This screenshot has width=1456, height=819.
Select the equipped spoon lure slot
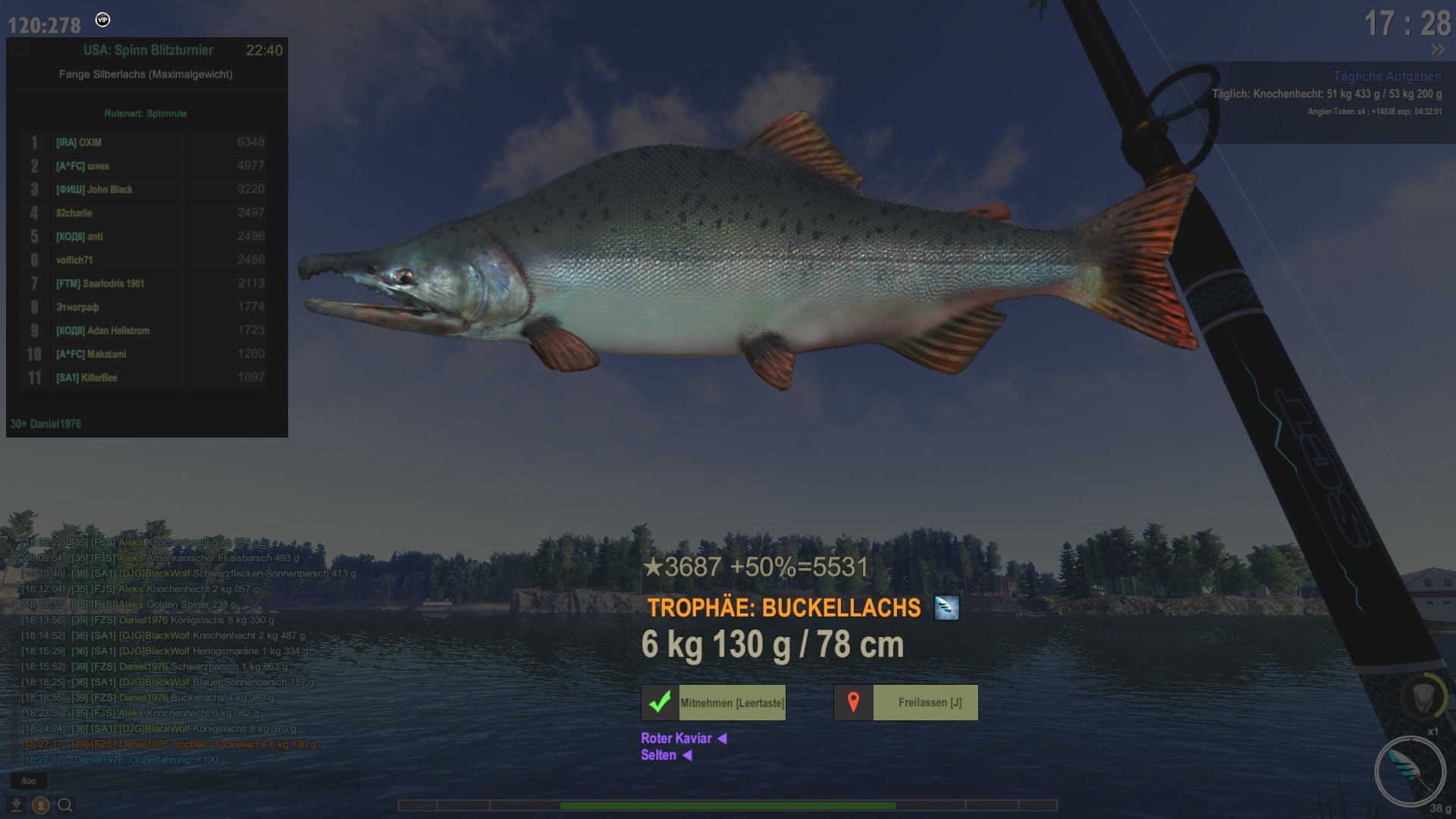[x=1410, y=770]
